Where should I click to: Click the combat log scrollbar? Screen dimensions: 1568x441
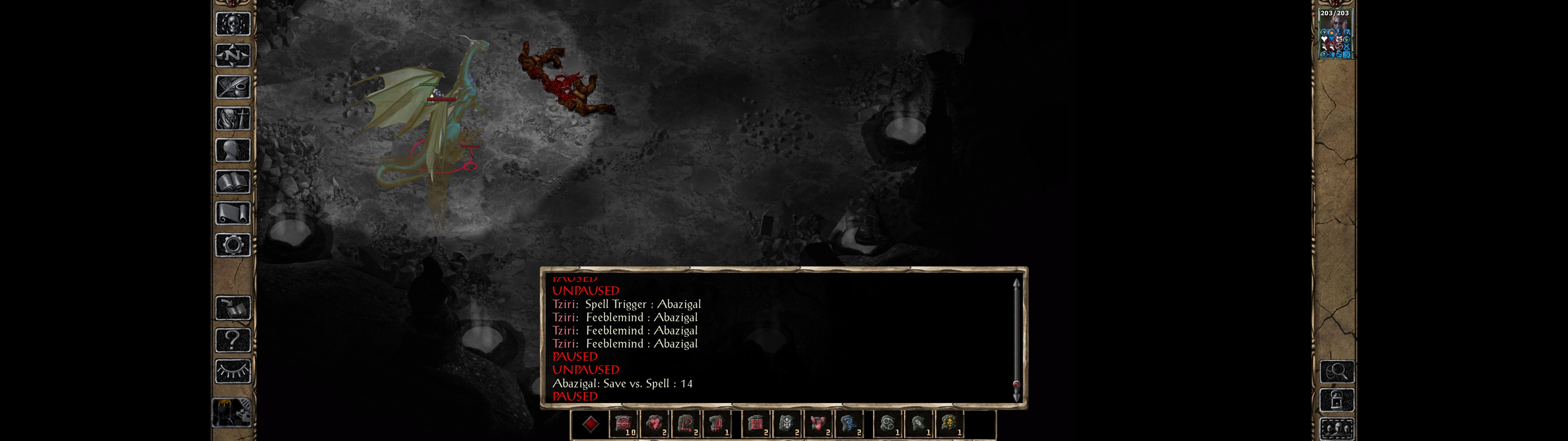pyautogui.click(x=1016, y=338)
